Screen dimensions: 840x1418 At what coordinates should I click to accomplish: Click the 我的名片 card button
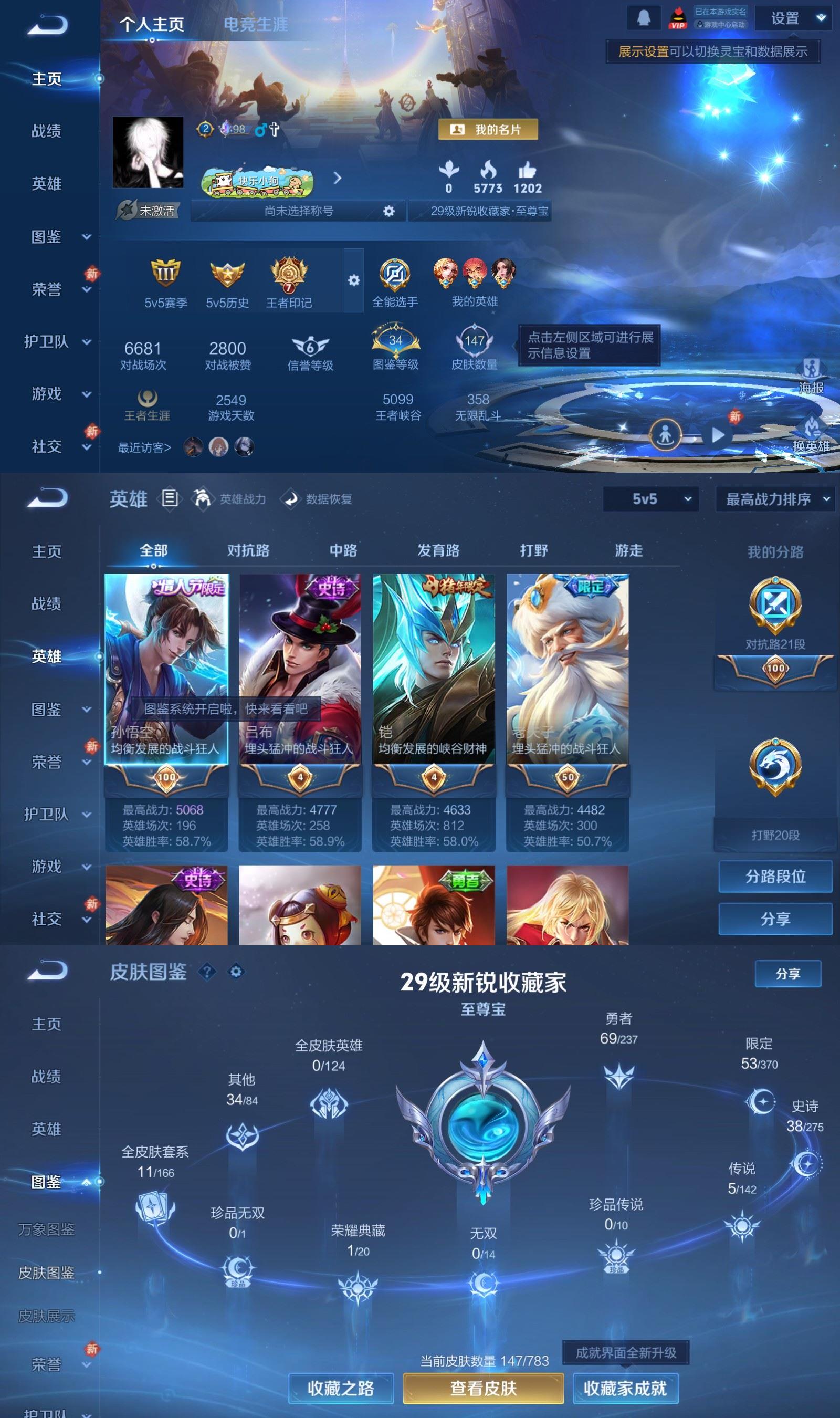point(488,130)
